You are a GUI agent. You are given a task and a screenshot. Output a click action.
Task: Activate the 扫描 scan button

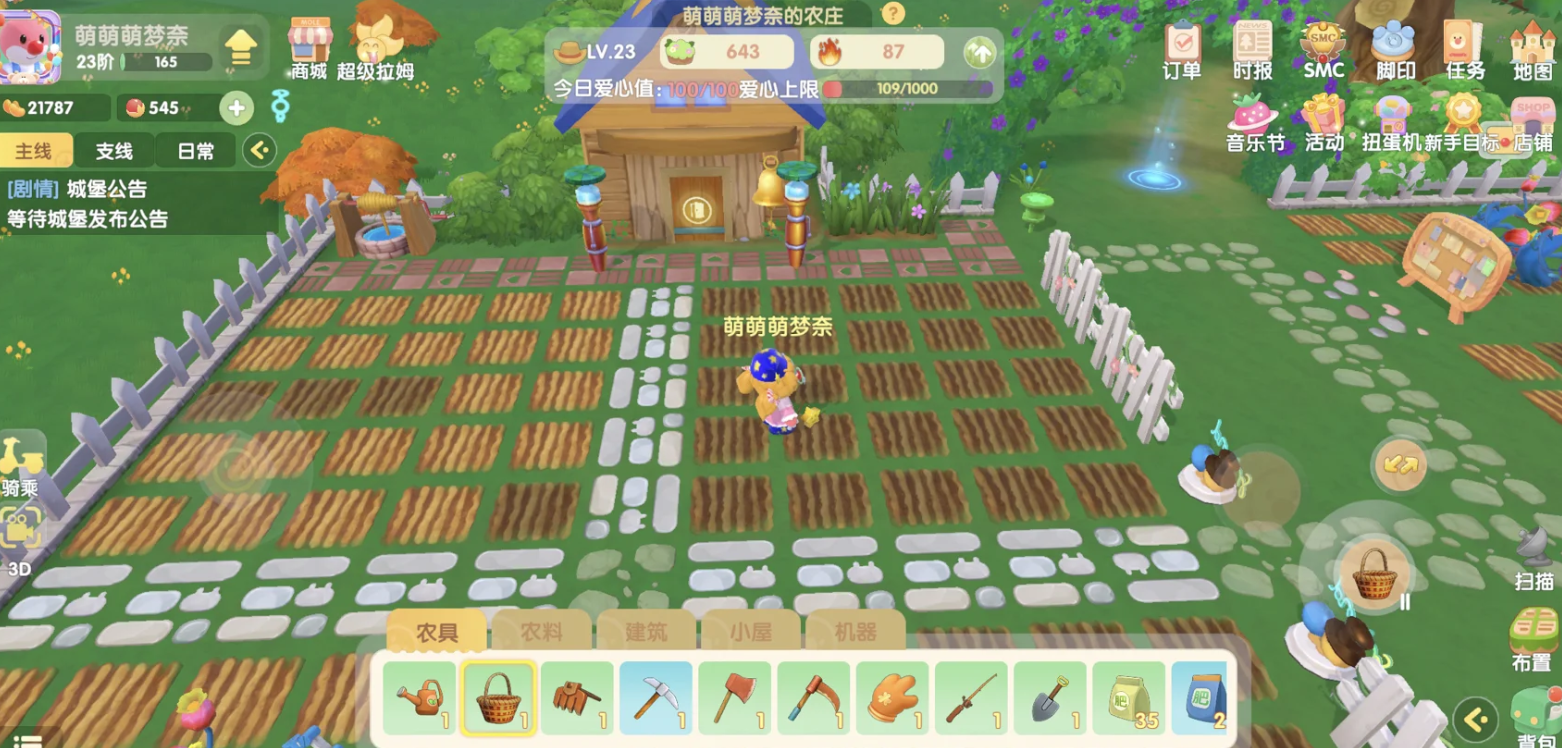click(1533, 555)
